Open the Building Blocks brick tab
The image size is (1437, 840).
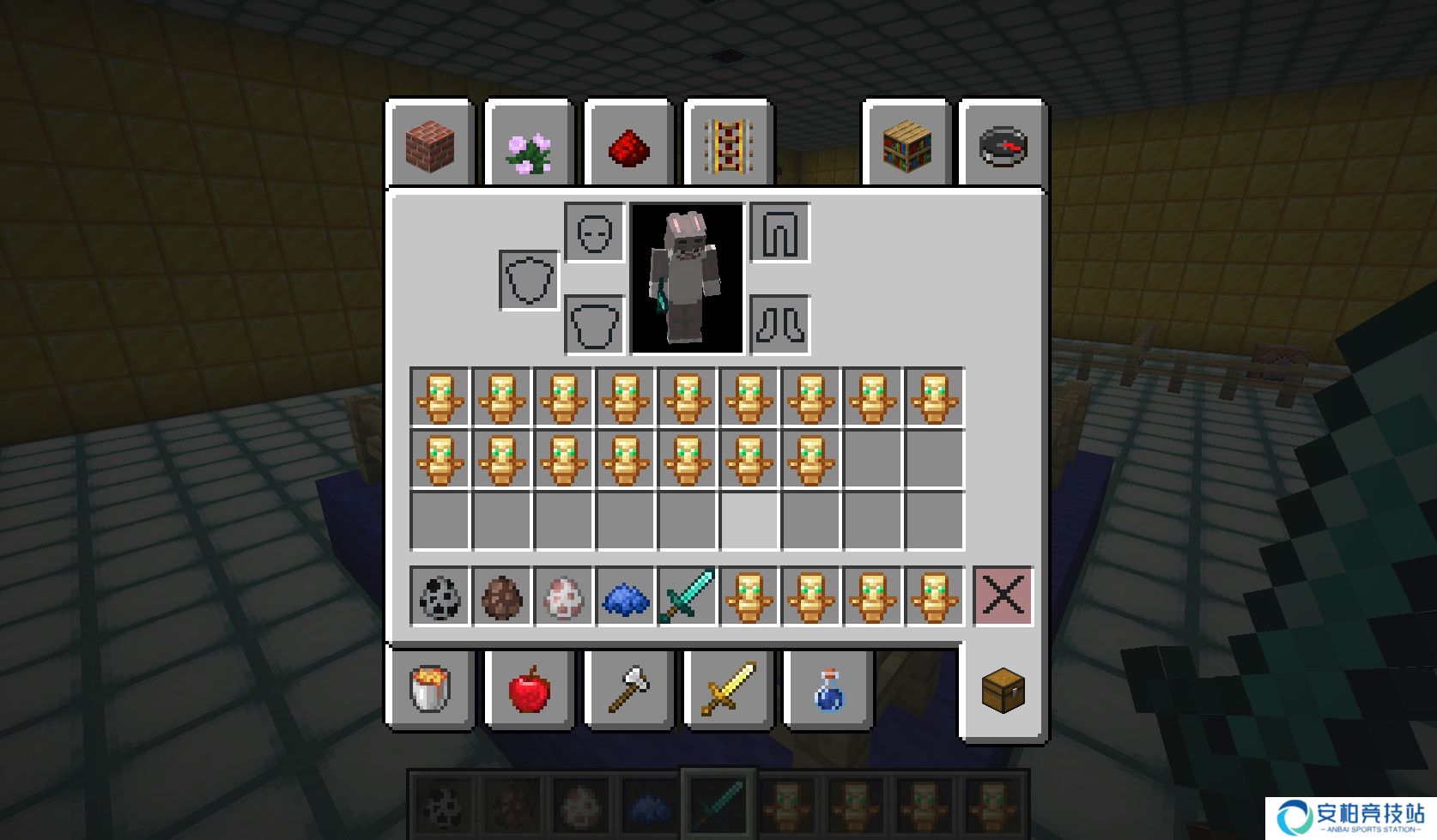click(430, 144)
